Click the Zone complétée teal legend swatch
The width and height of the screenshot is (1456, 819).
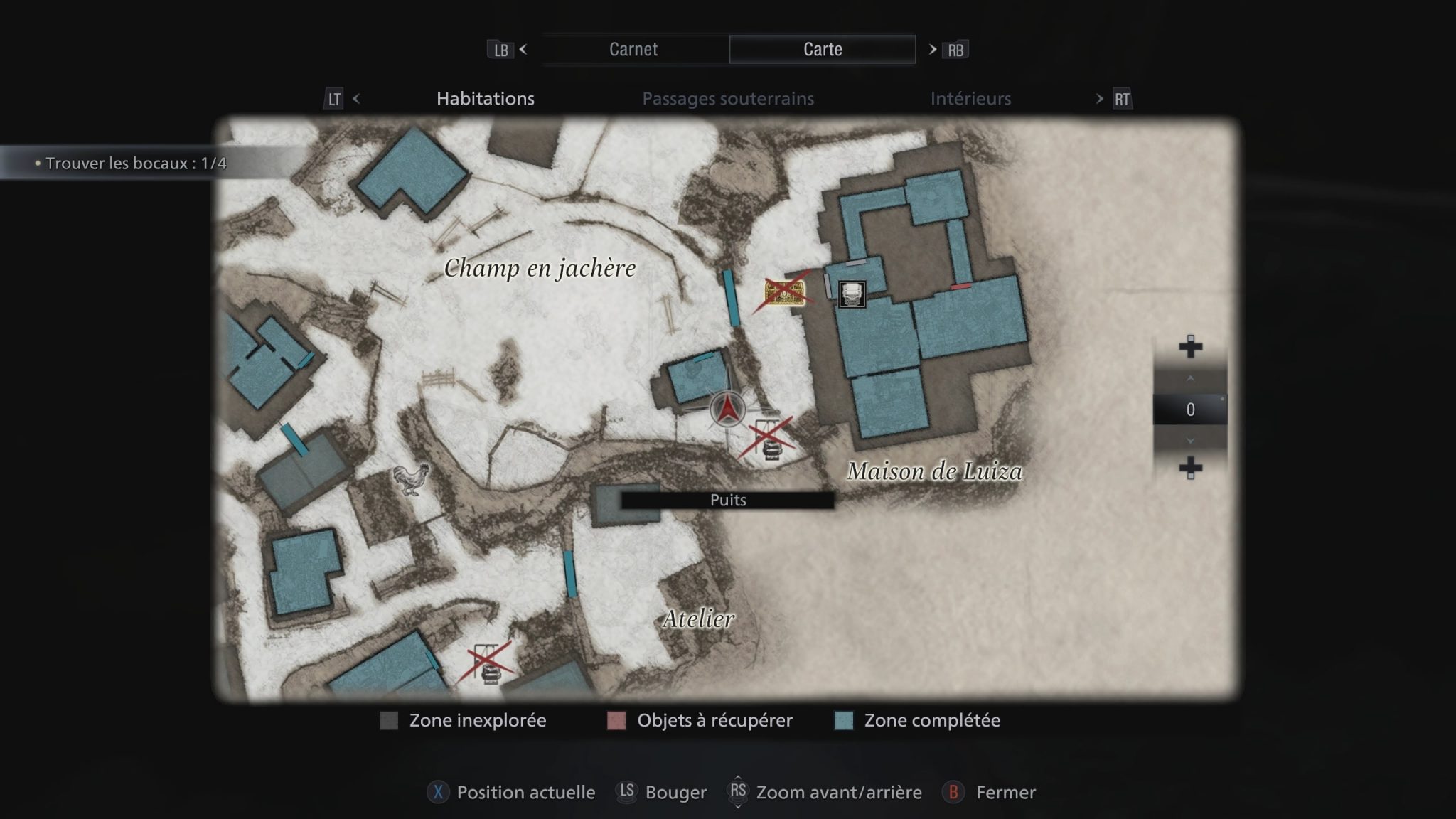pyautogui.click(x=841, y=720)
